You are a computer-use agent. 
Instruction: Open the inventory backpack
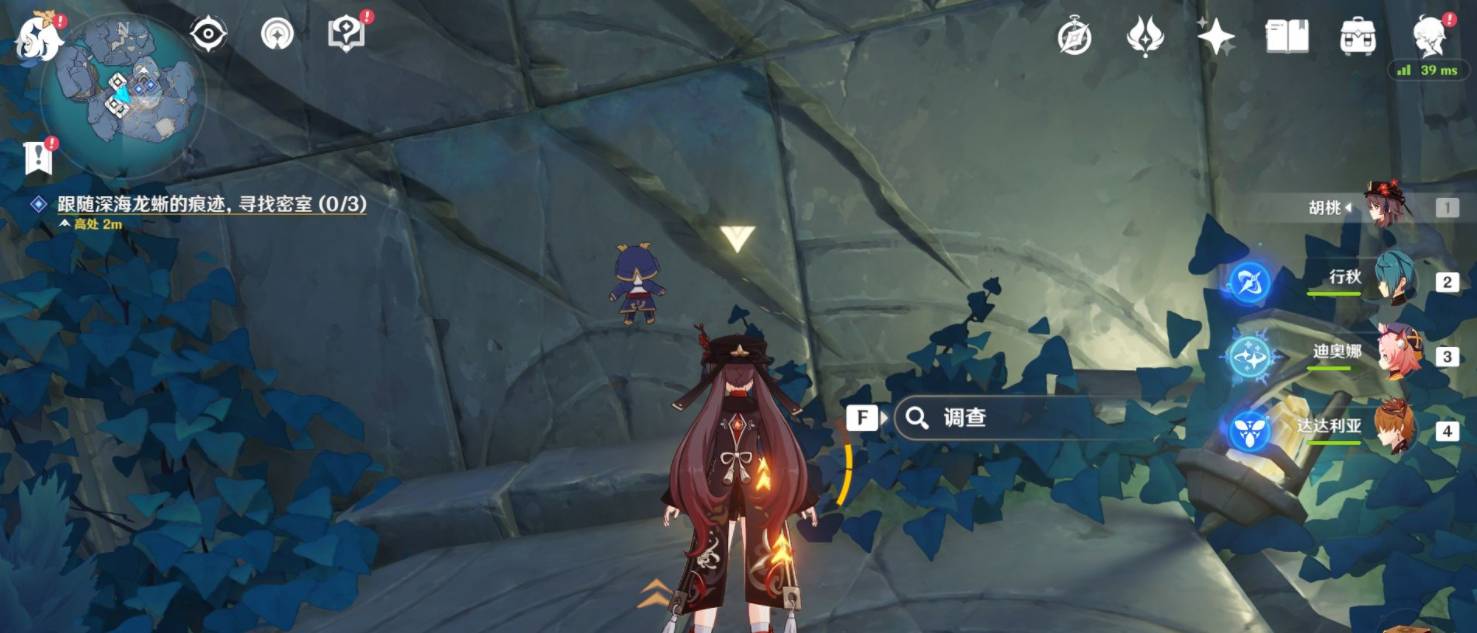pyautogui.click(x=1358, y=37)
